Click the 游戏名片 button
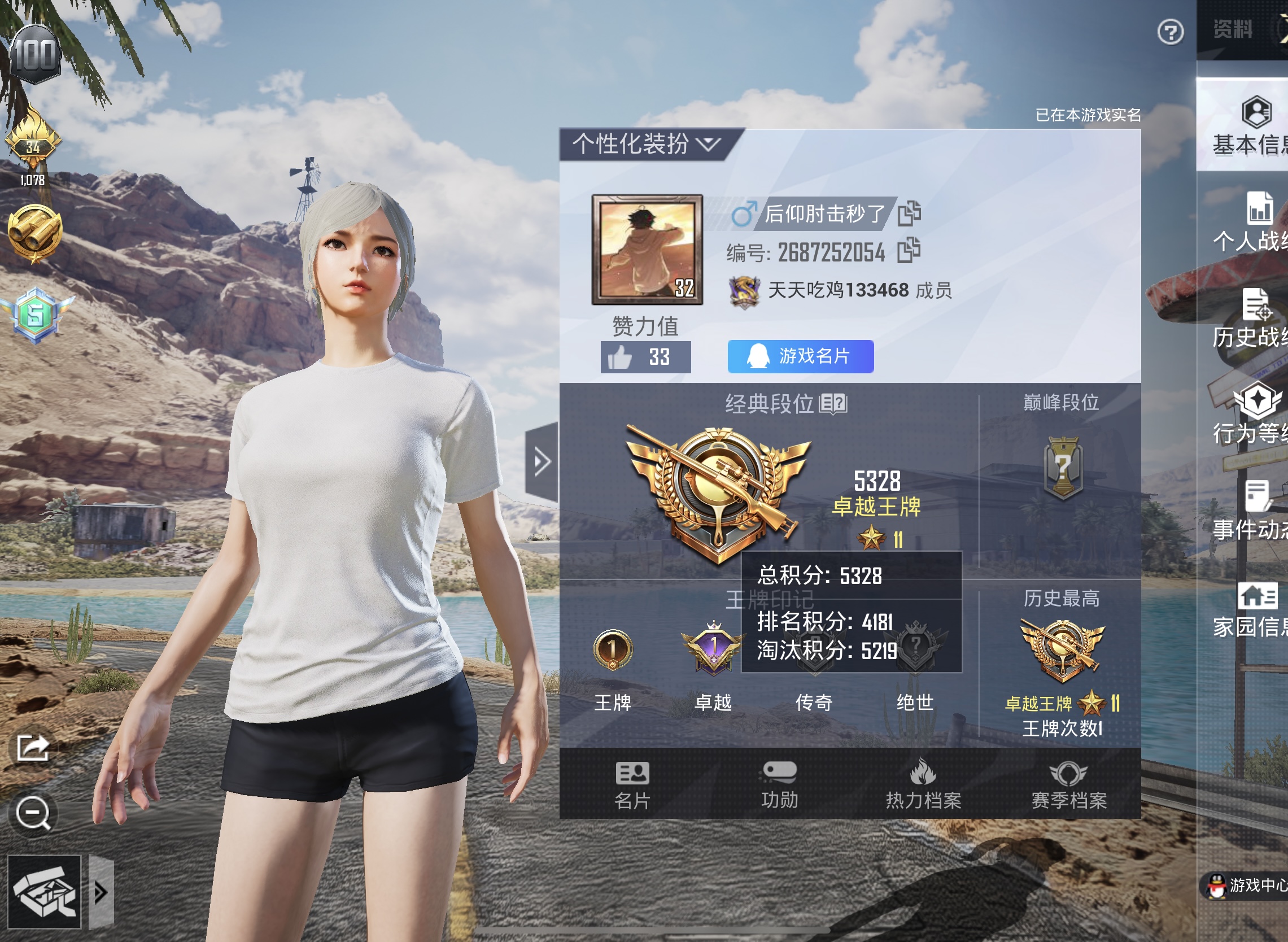This screenshot has height=942, width=1288. pyautogui.click(x=800, y=356)
